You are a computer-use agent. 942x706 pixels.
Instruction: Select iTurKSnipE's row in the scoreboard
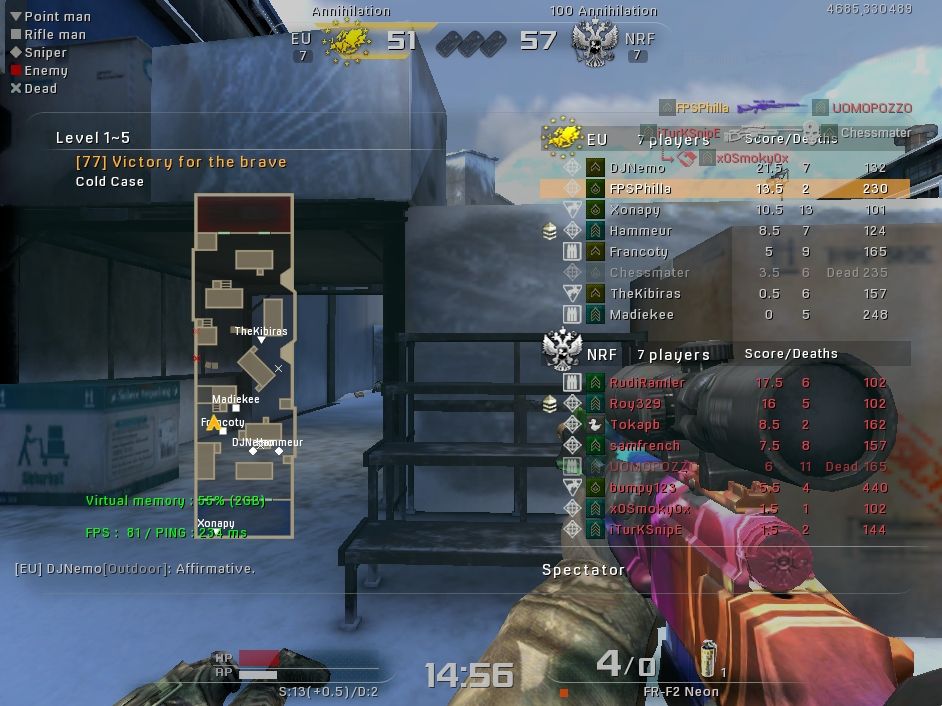point(725,530)
